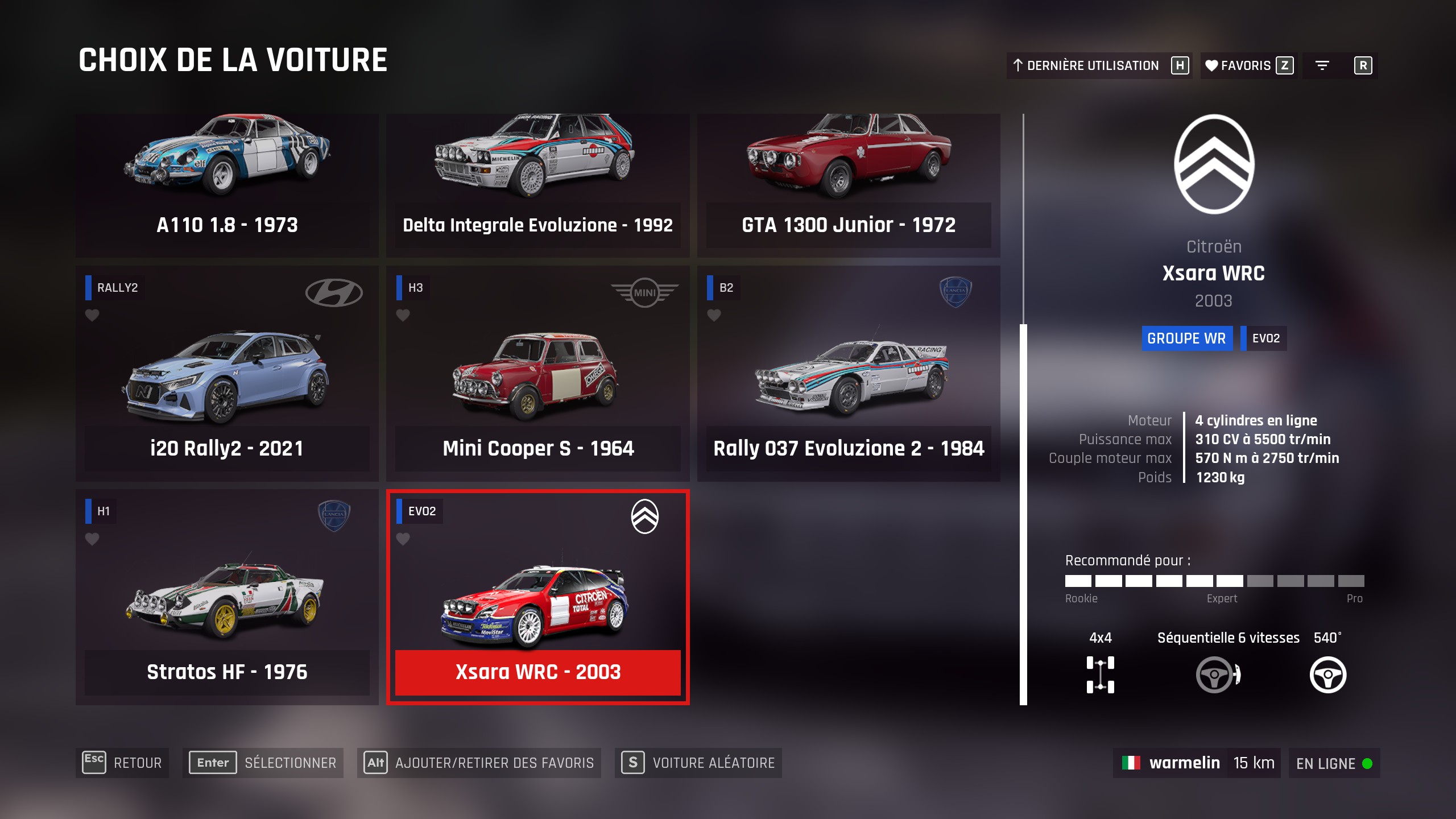Screen dimensions: 1456x819
Task: Select Rally 037 Evoluzione 2 - 1984
Action: click(848, 375)
